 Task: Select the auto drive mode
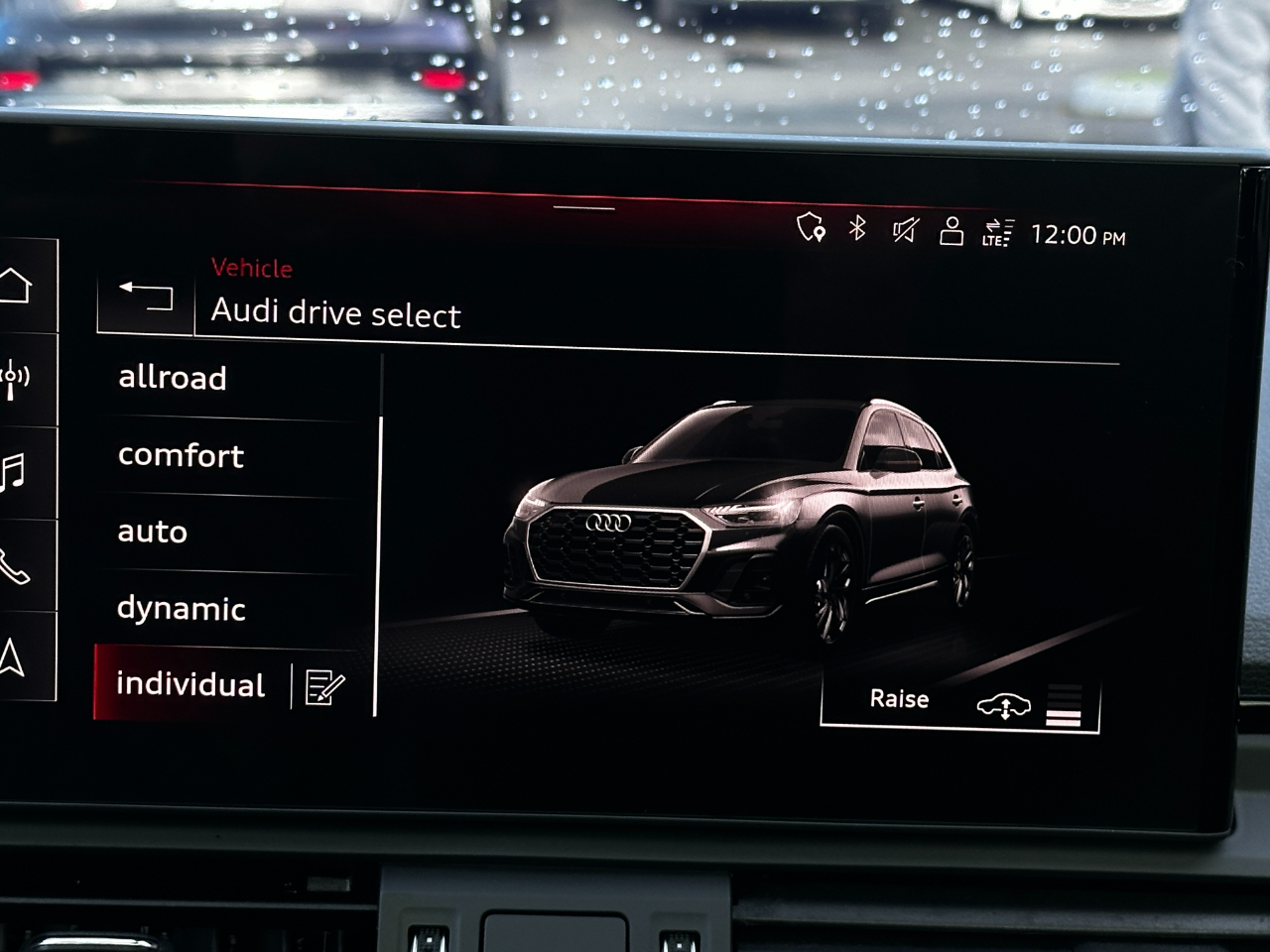[152, 533]
